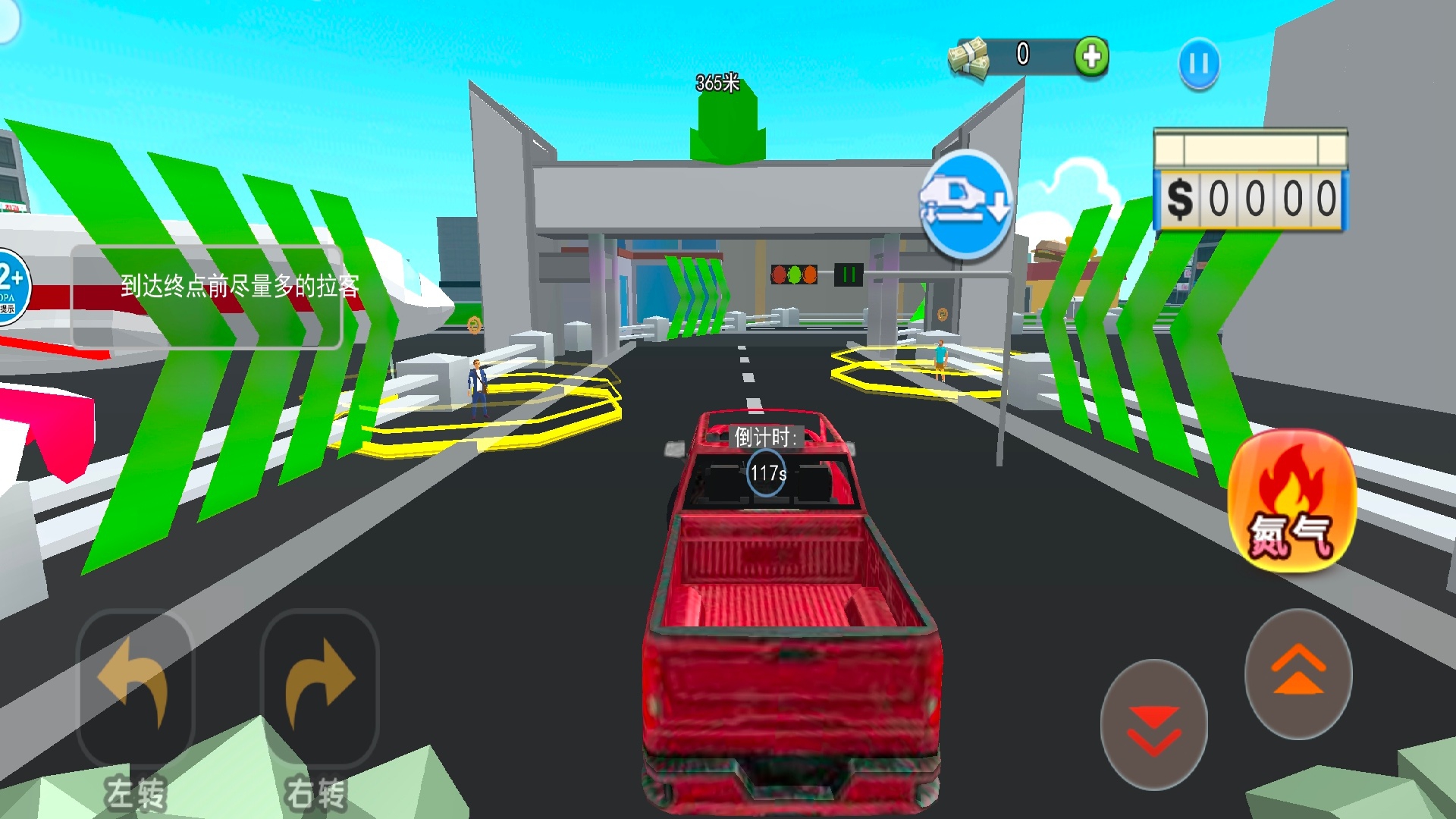
Task: Reverse with the red down-arrow button
Action: coord(1153,725)
